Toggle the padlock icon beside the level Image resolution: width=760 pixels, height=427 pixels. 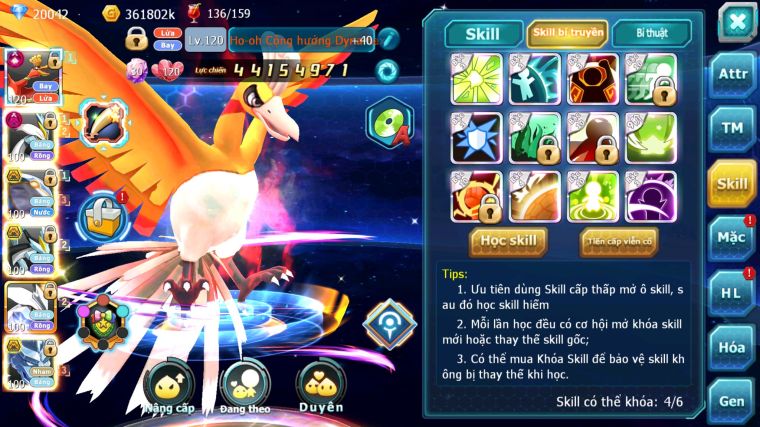pos(137,40)
